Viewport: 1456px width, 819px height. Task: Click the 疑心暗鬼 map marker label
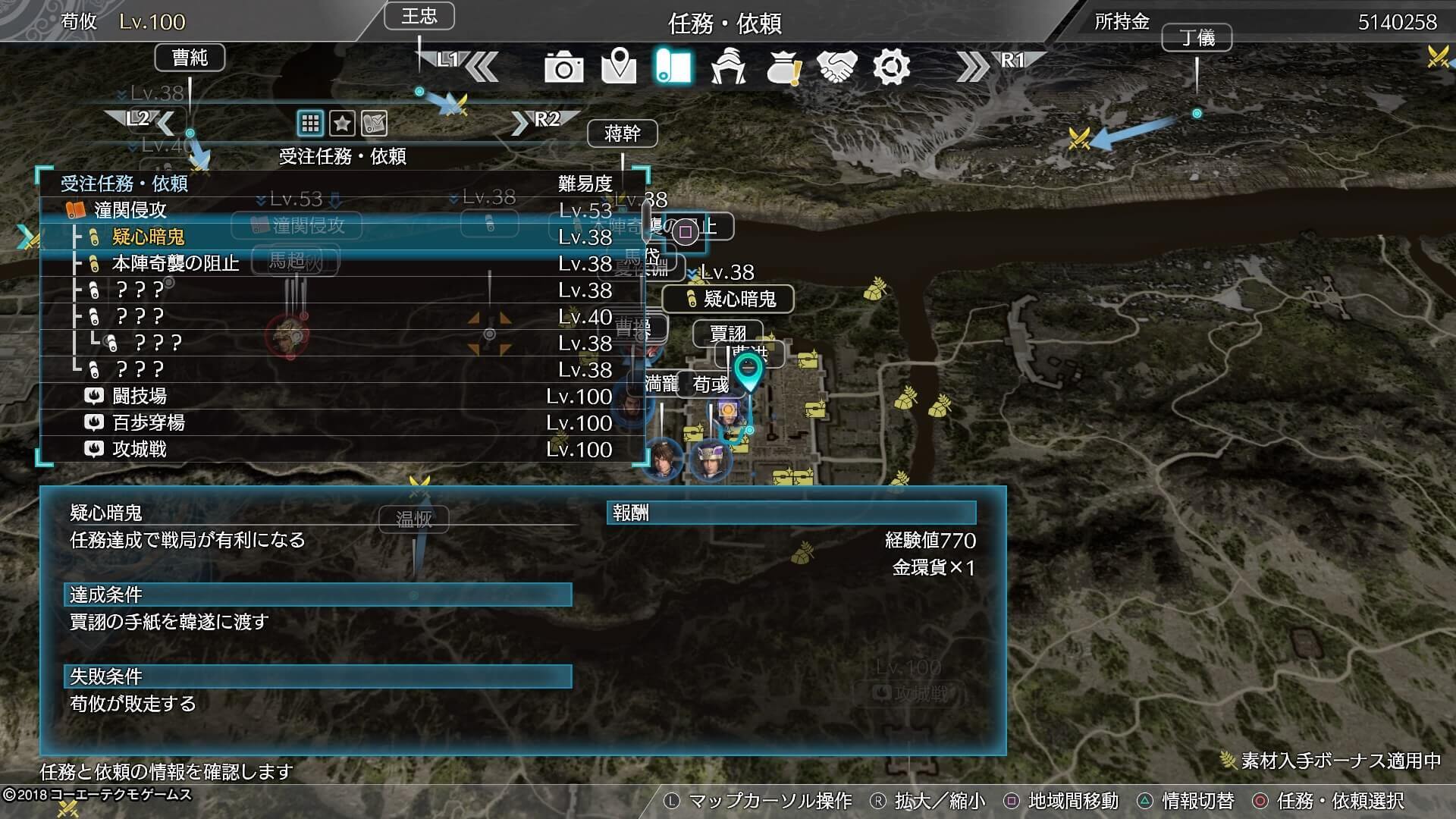tap(730, 299)
